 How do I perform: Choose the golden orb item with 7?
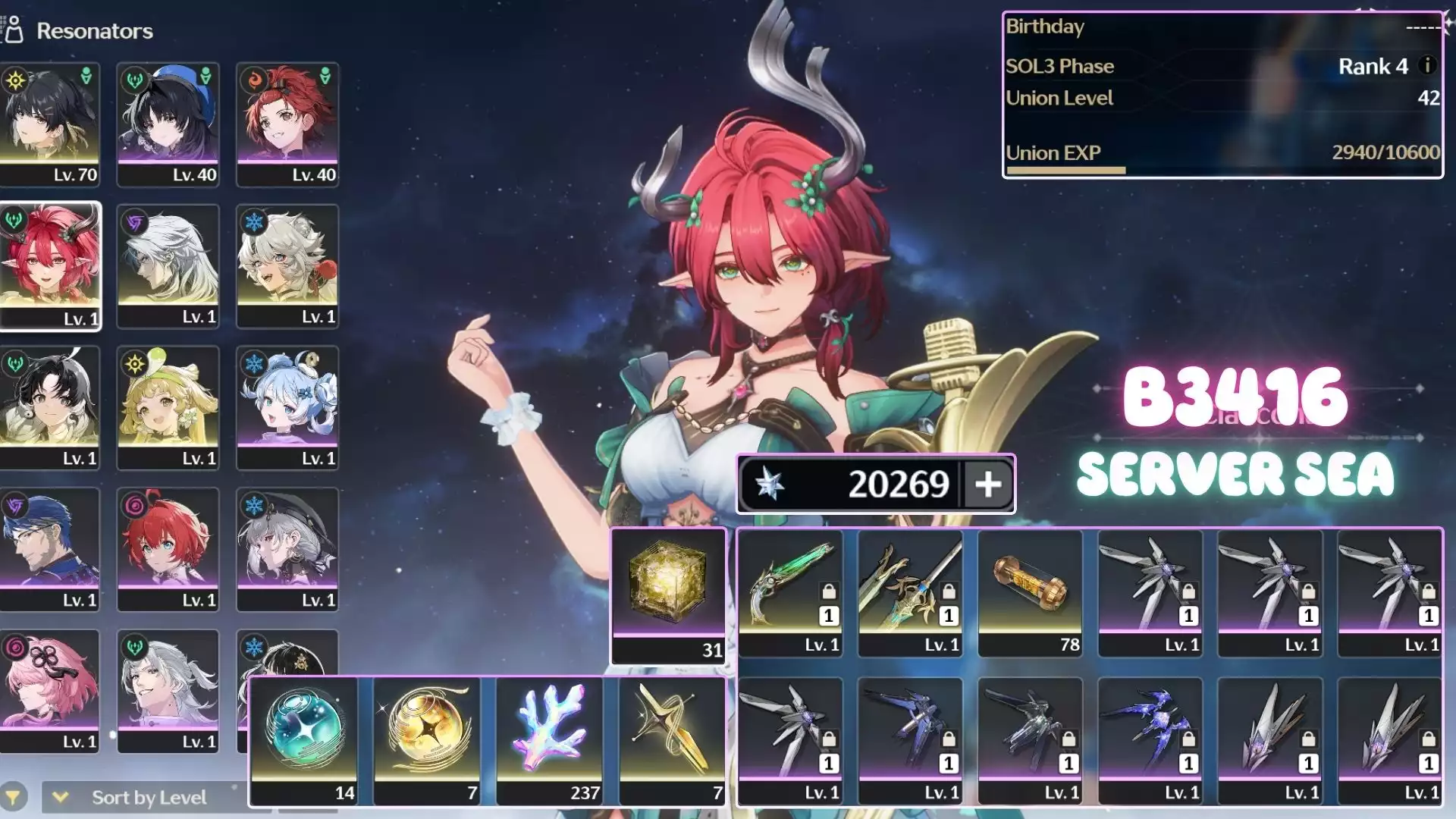pos(427,740)
